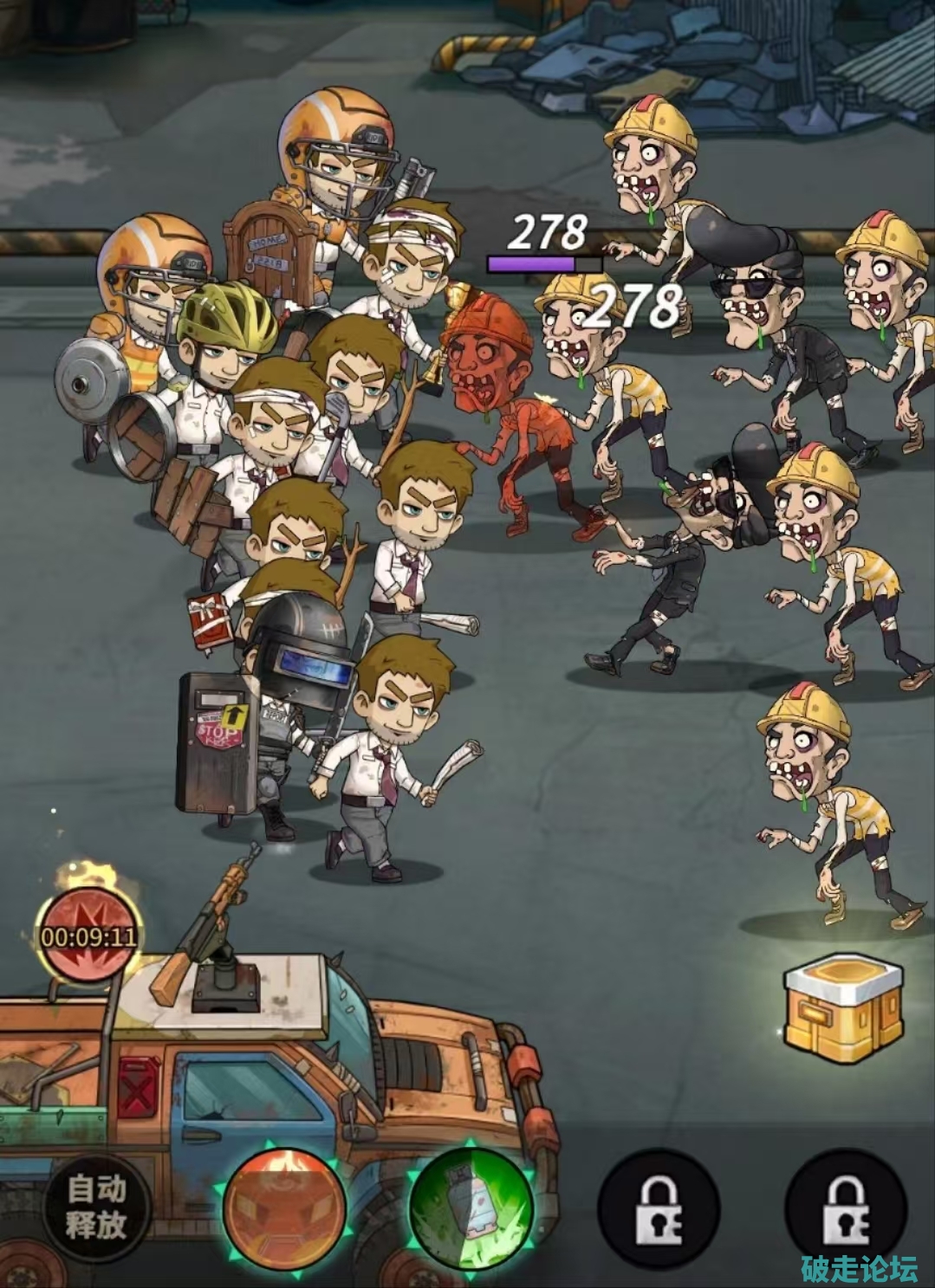Screen dimensions: 935x1288
Task: Tap the red flaming countdown skill icon
Action: (89, 935)
